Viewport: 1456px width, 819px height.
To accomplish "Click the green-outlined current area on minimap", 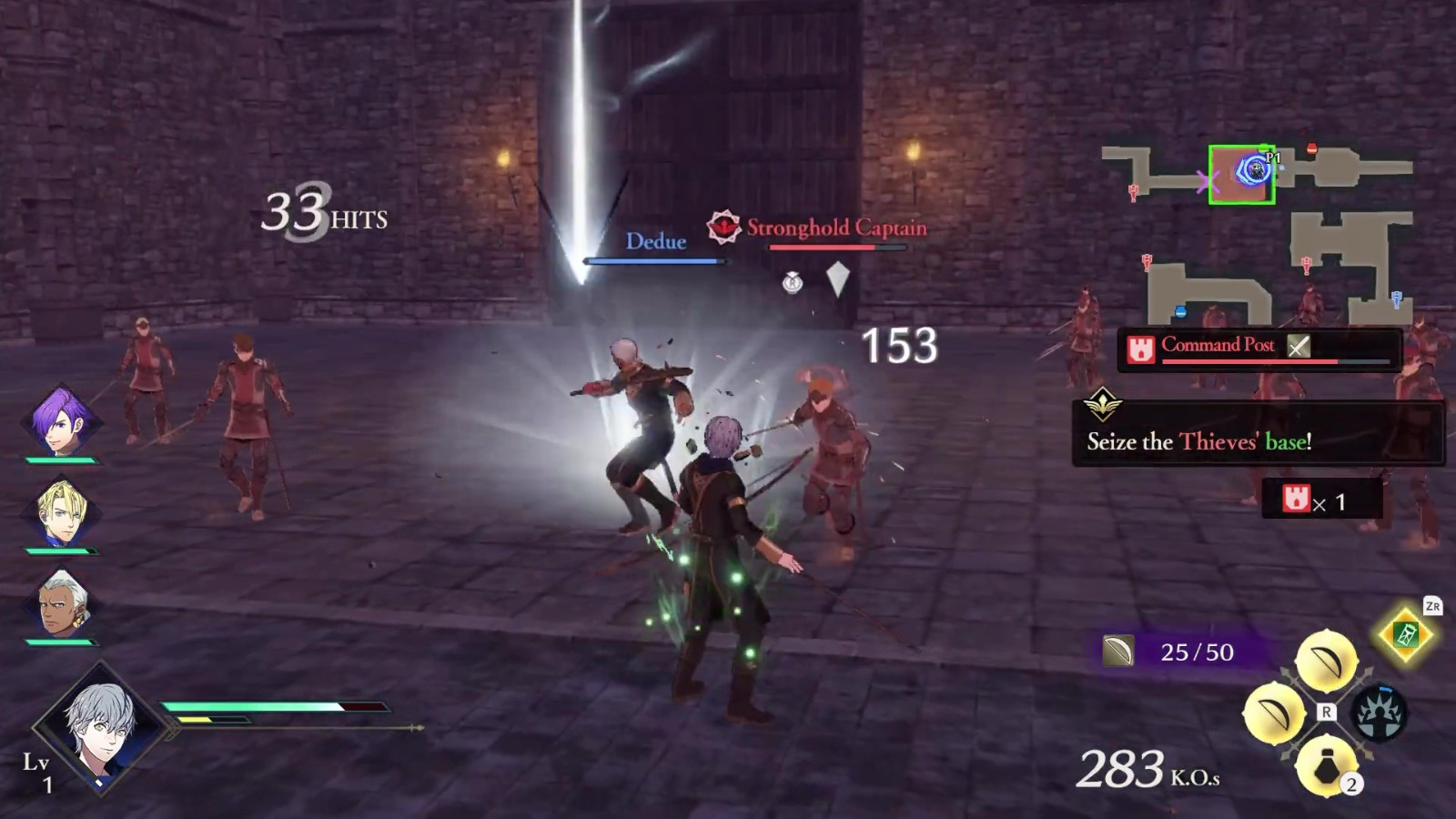I will 1241,174.
